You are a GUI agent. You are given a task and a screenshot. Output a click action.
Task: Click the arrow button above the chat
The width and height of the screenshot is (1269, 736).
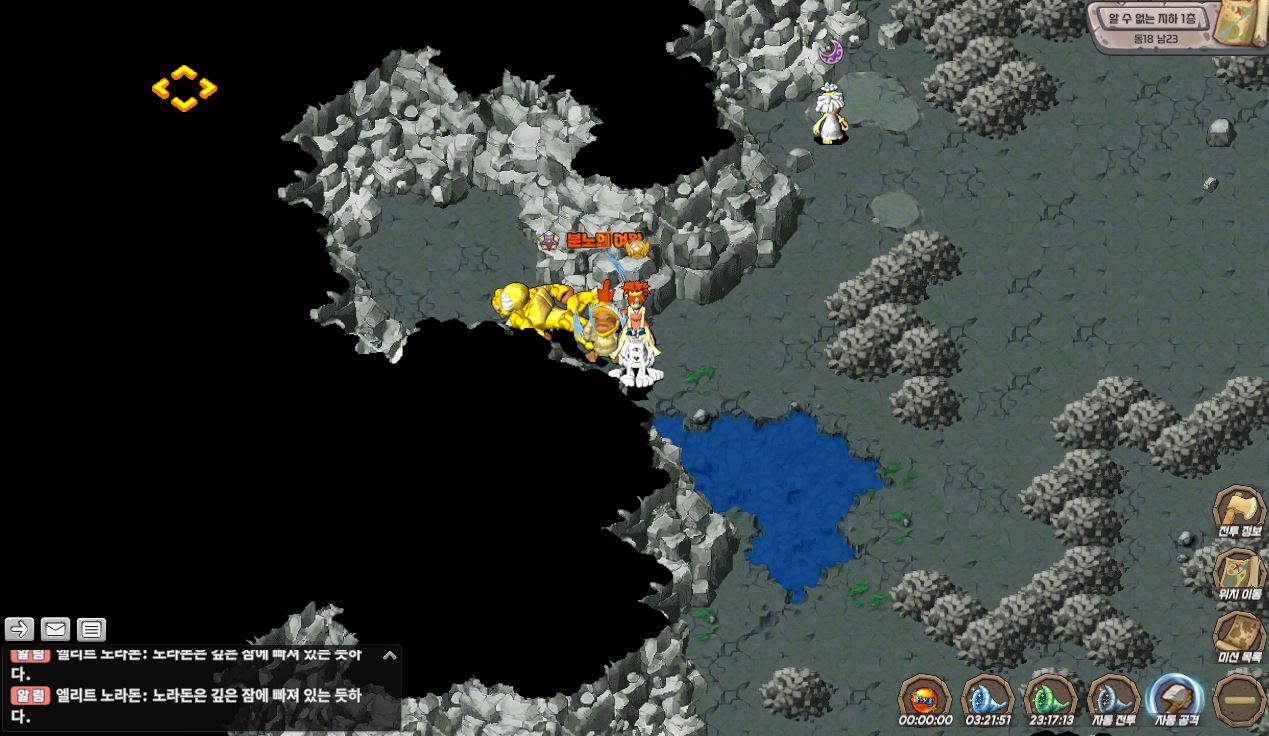tap(20, 629)
